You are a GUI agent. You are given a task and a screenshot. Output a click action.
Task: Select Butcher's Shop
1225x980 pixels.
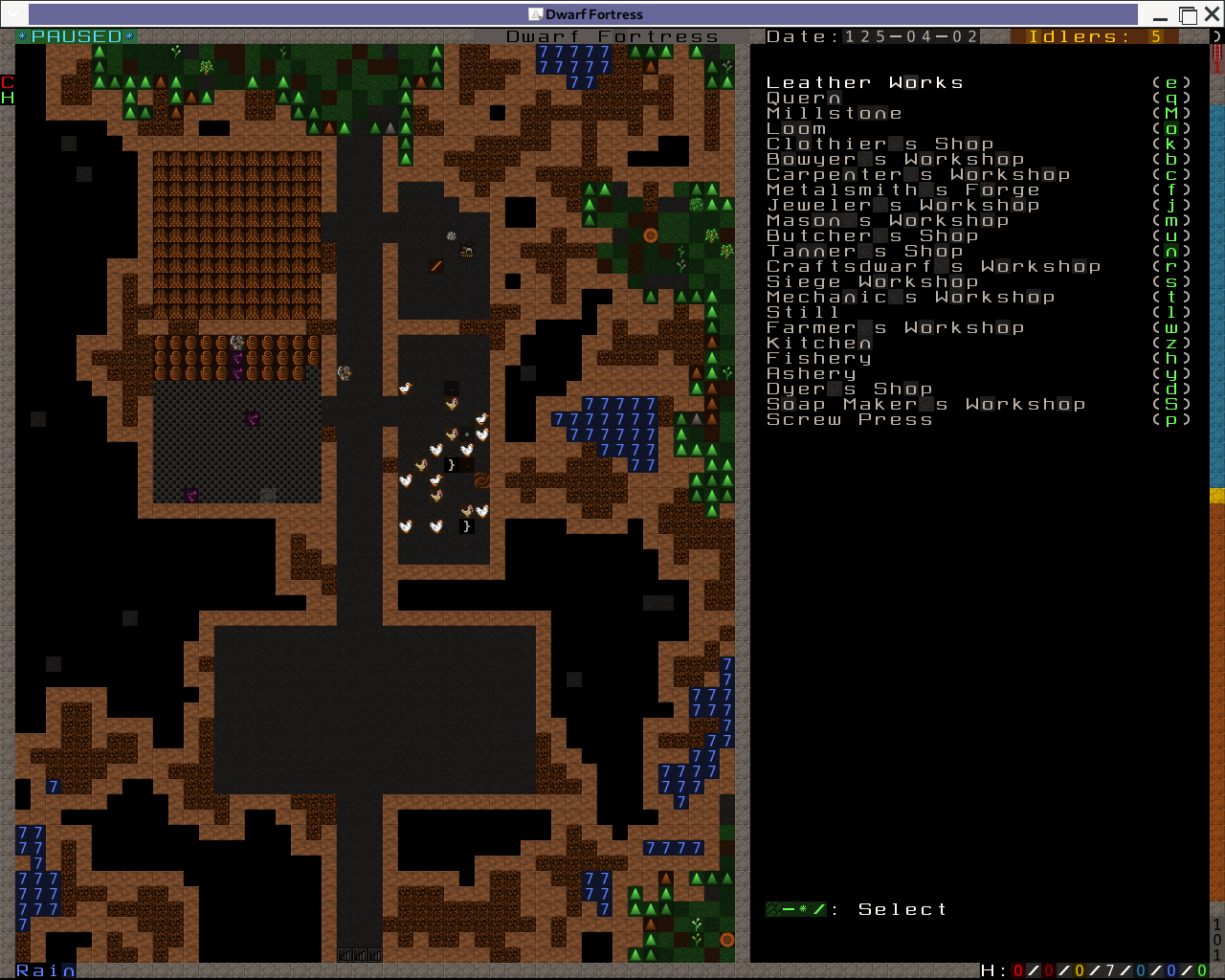[872, 236]
